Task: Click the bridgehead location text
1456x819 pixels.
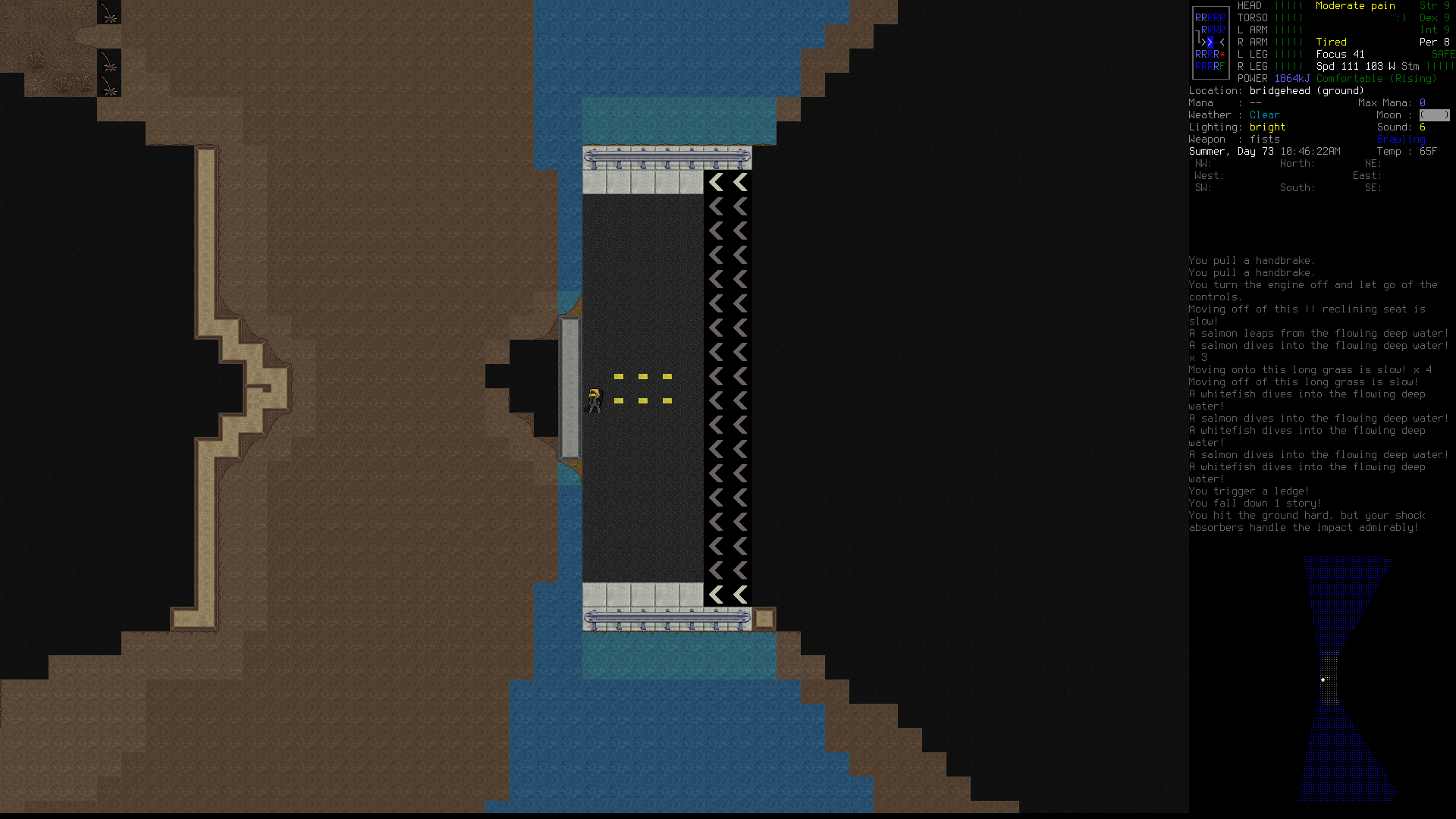Action: tap(1282, 90)
